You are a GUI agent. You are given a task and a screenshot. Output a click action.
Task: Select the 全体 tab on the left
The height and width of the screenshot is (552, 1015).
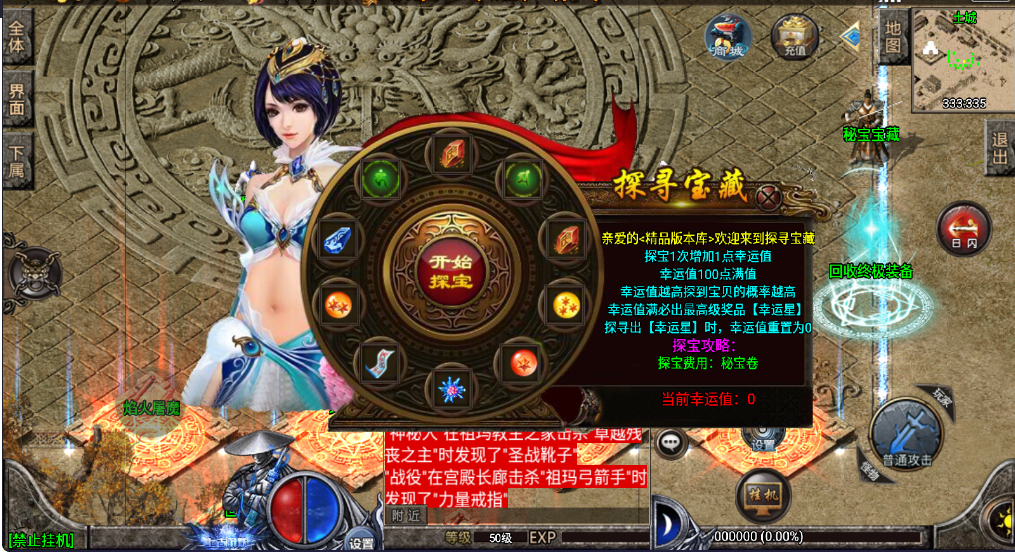[x=17, y=38]
